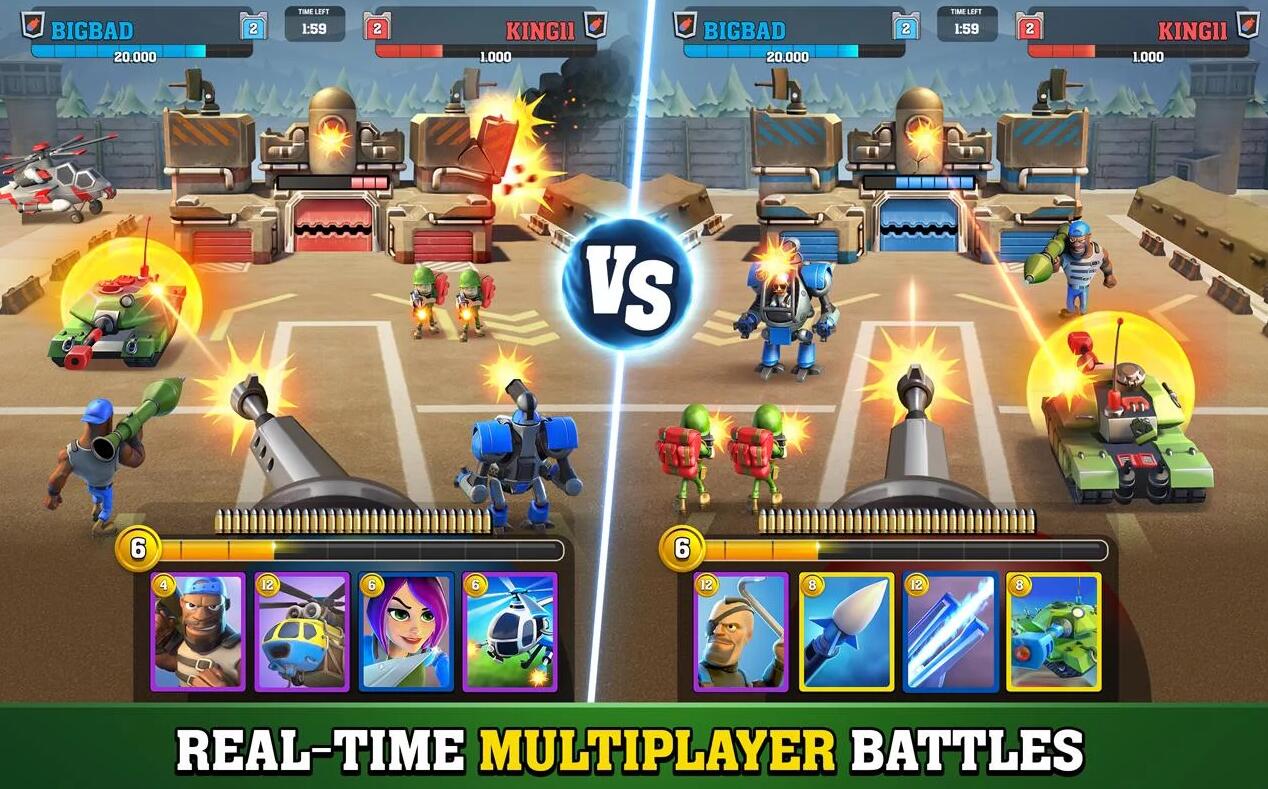Choose the eyepatch commander card
Screen dimensions: 1268x789
741,632
